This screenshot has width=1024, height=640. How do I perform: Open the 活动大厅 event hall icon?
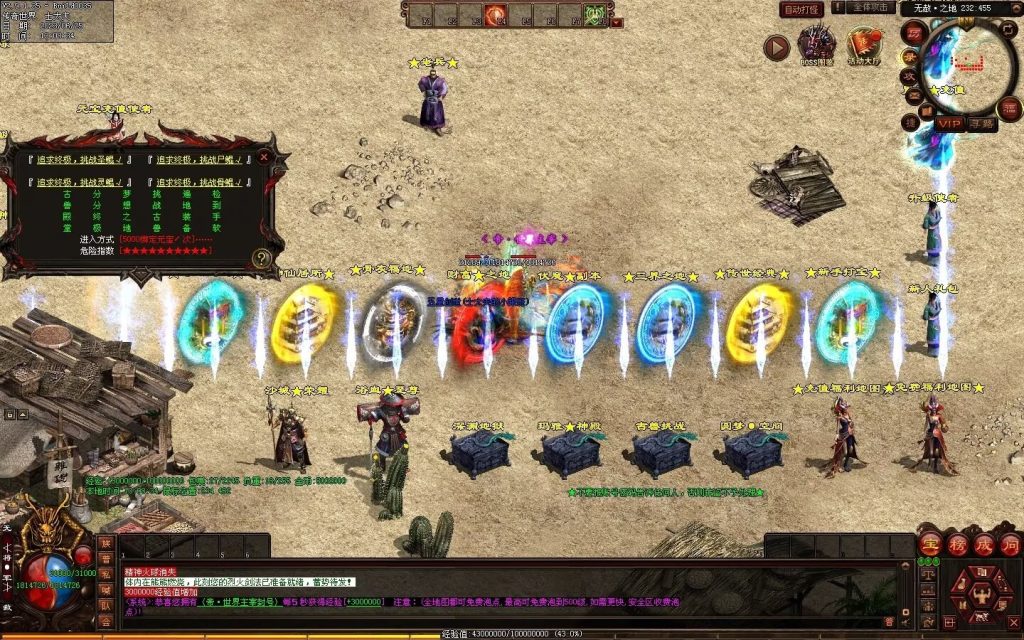[x=864, y=46]
